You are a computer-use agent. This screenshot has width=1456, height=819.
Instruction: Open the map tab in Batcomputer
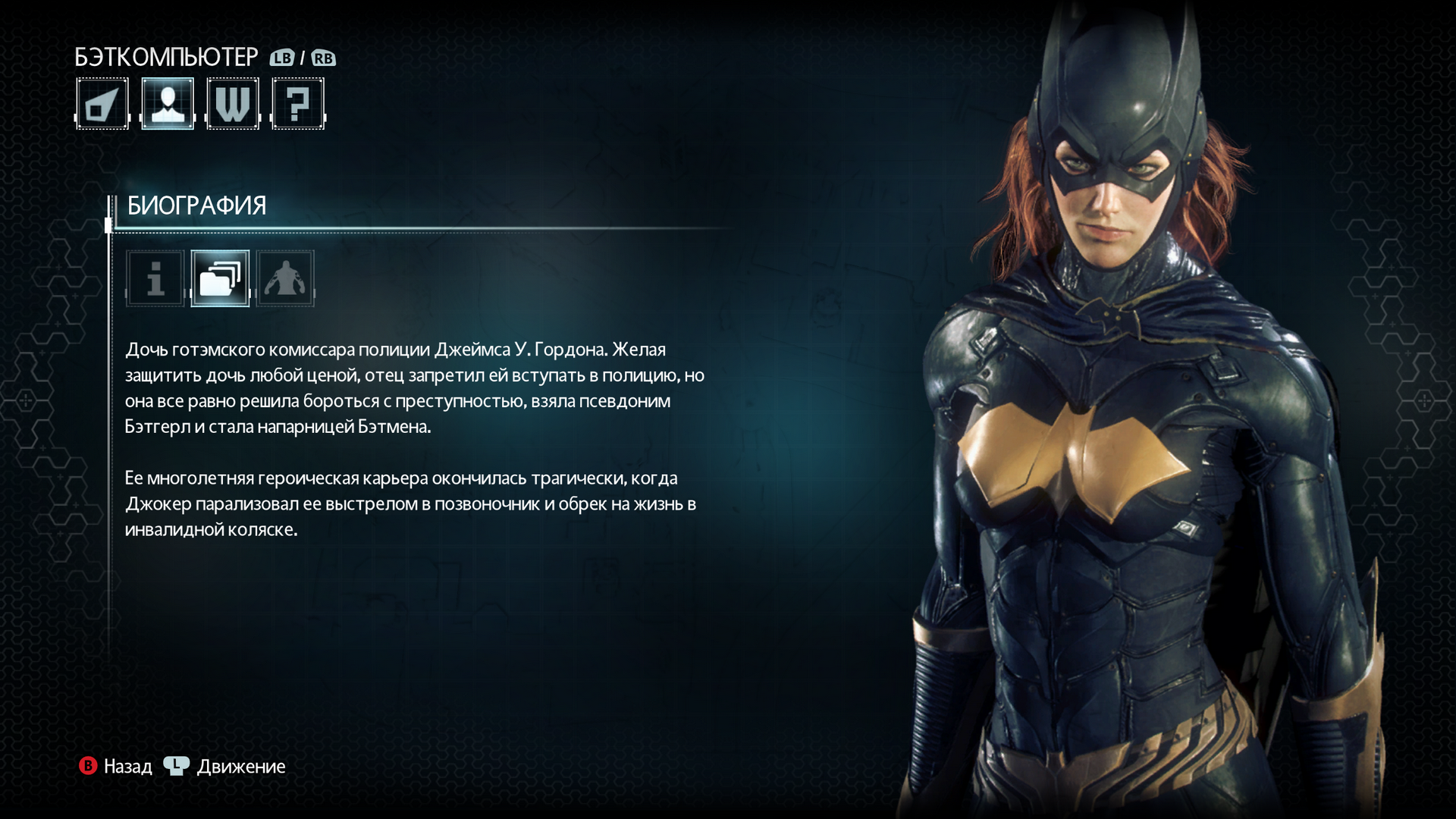[x=102, y=104]
